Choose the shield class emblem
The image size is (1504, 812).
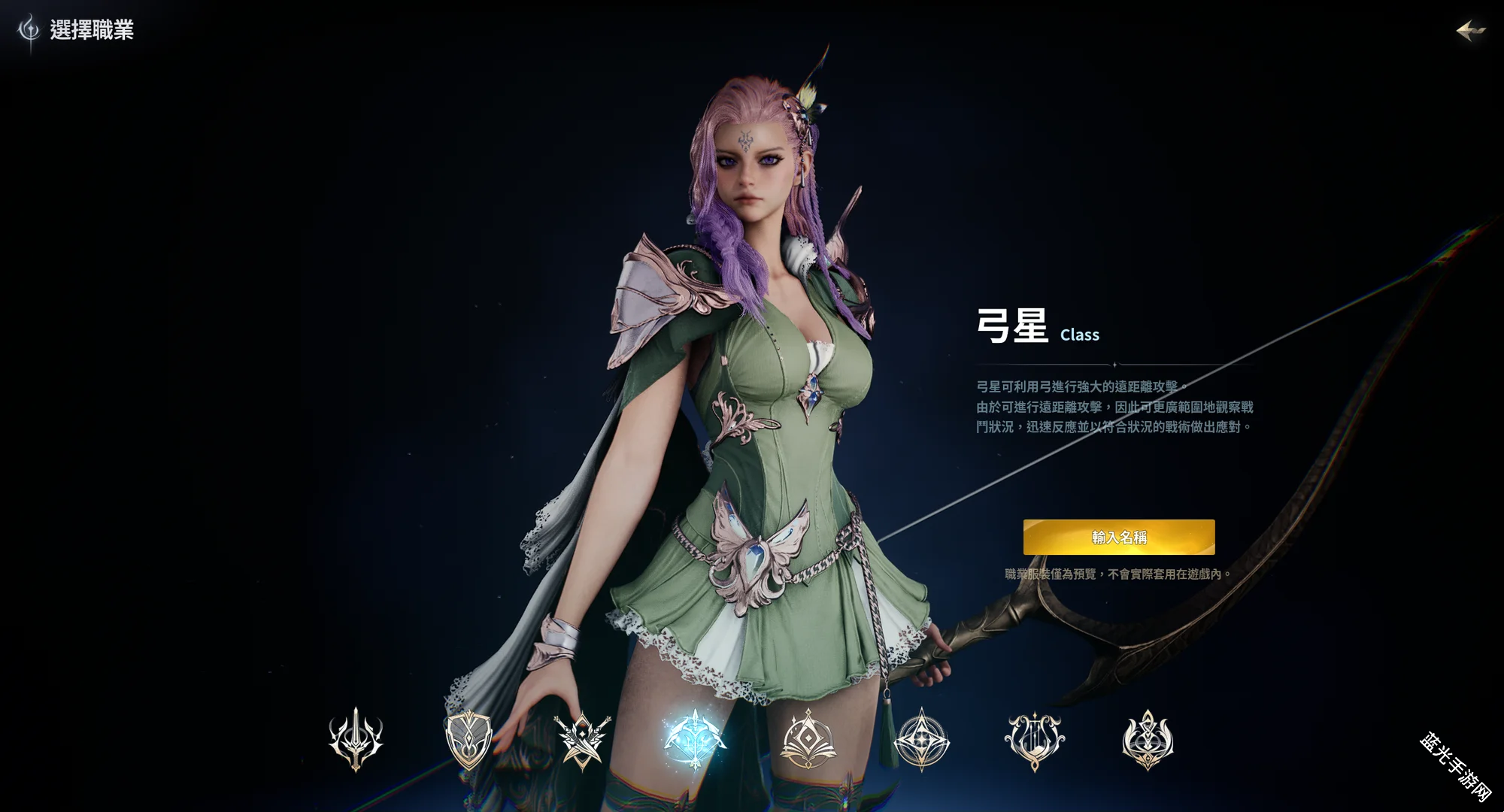[468, 739]
